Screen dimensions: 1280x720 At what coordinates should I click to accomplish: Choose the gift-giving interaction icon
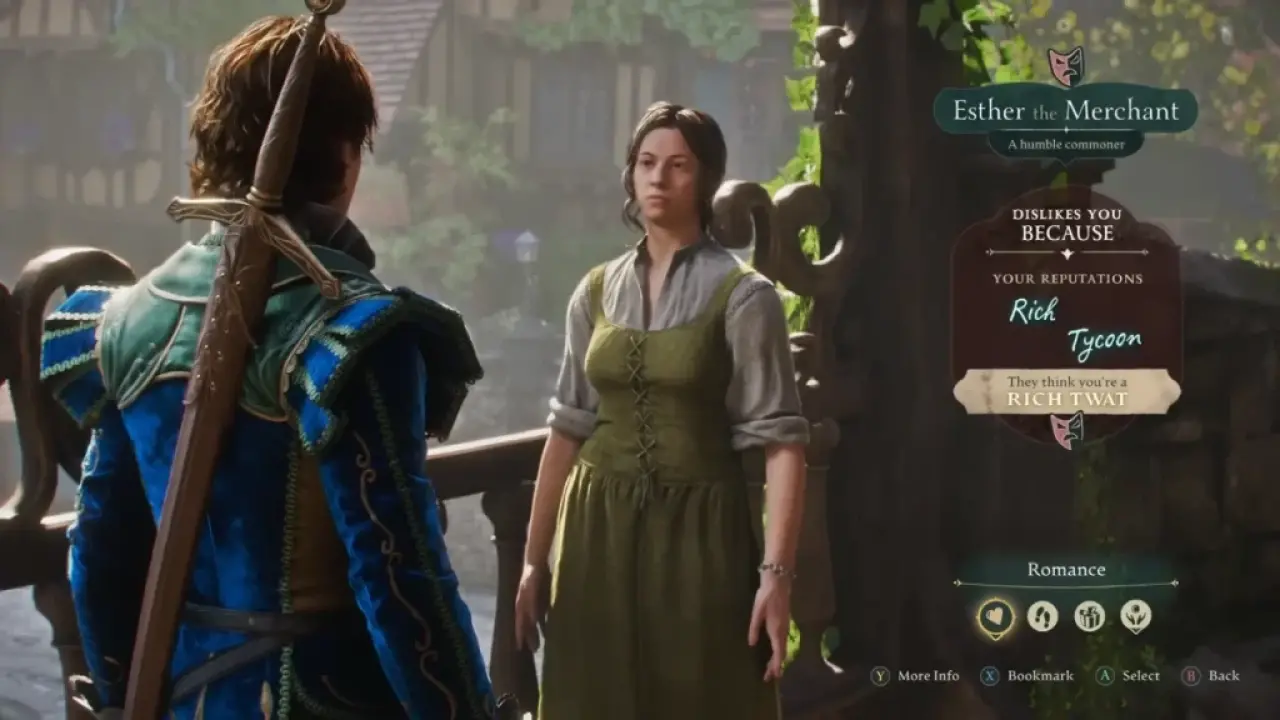click(x=1089, y=618)
